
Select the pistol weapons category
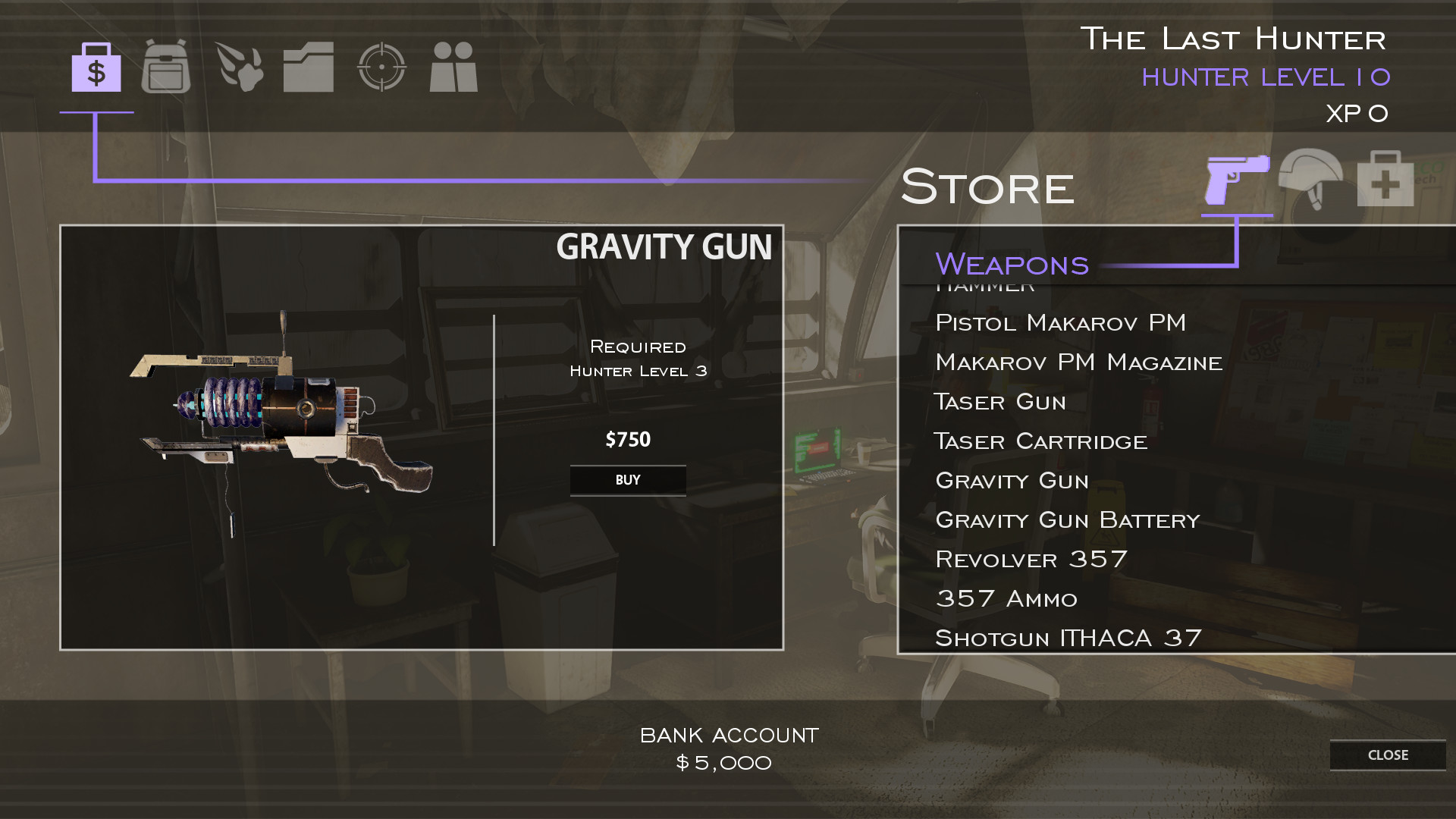tap(1237, 180)
